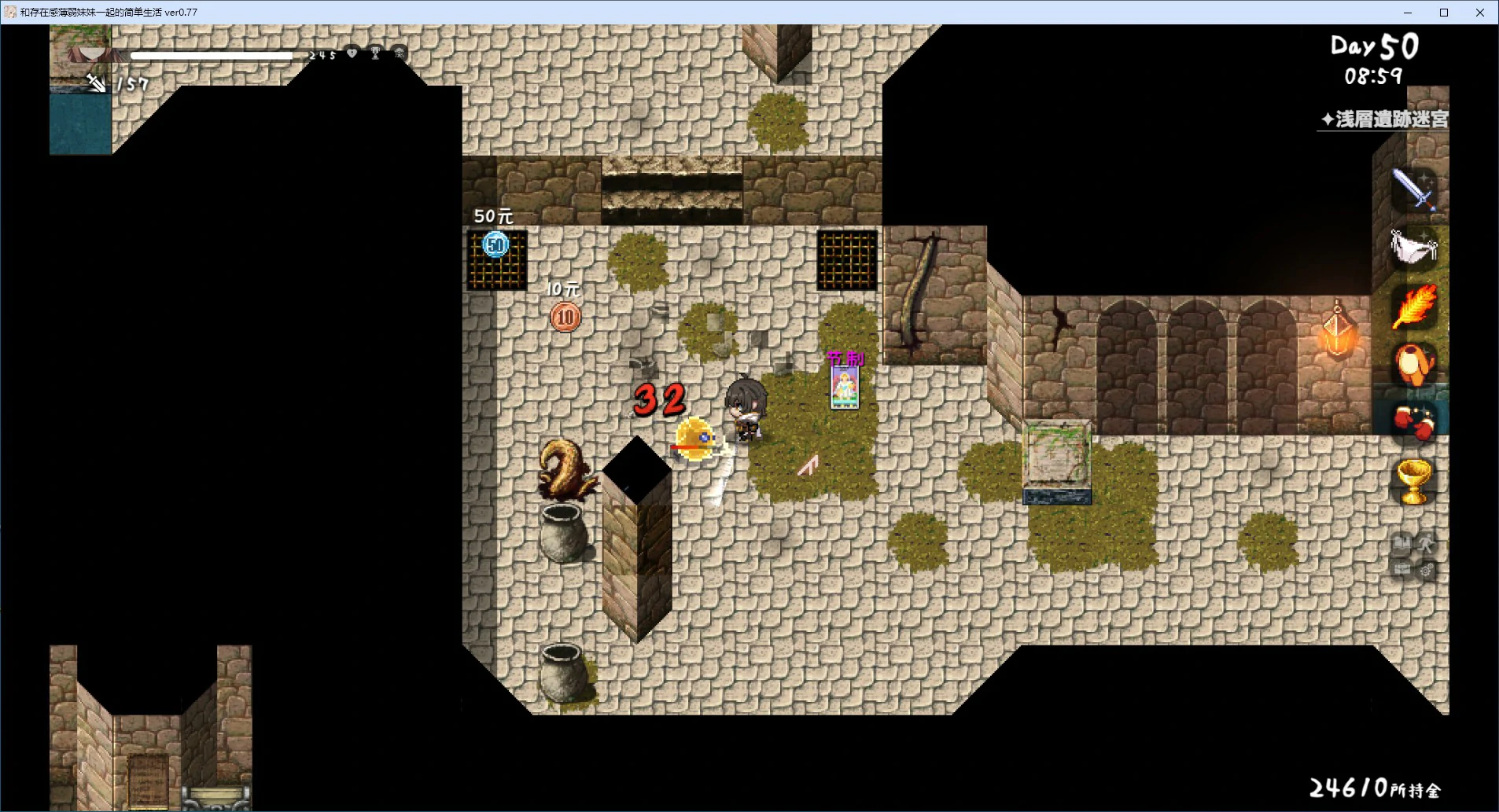Image resolution: width=1499 pixels, height=812 pixels.
Task: Open the briefcase inventory icon
Action: tap(1401, 568)
